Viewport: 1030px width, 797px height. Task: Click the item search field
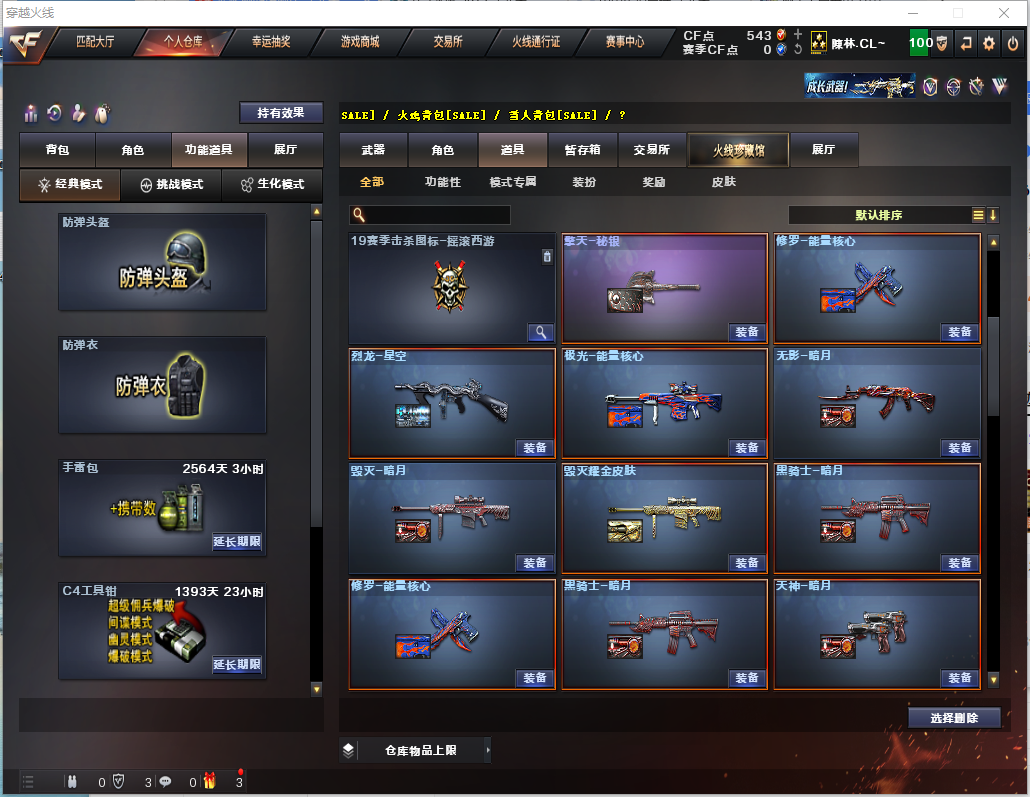[437, 215]
